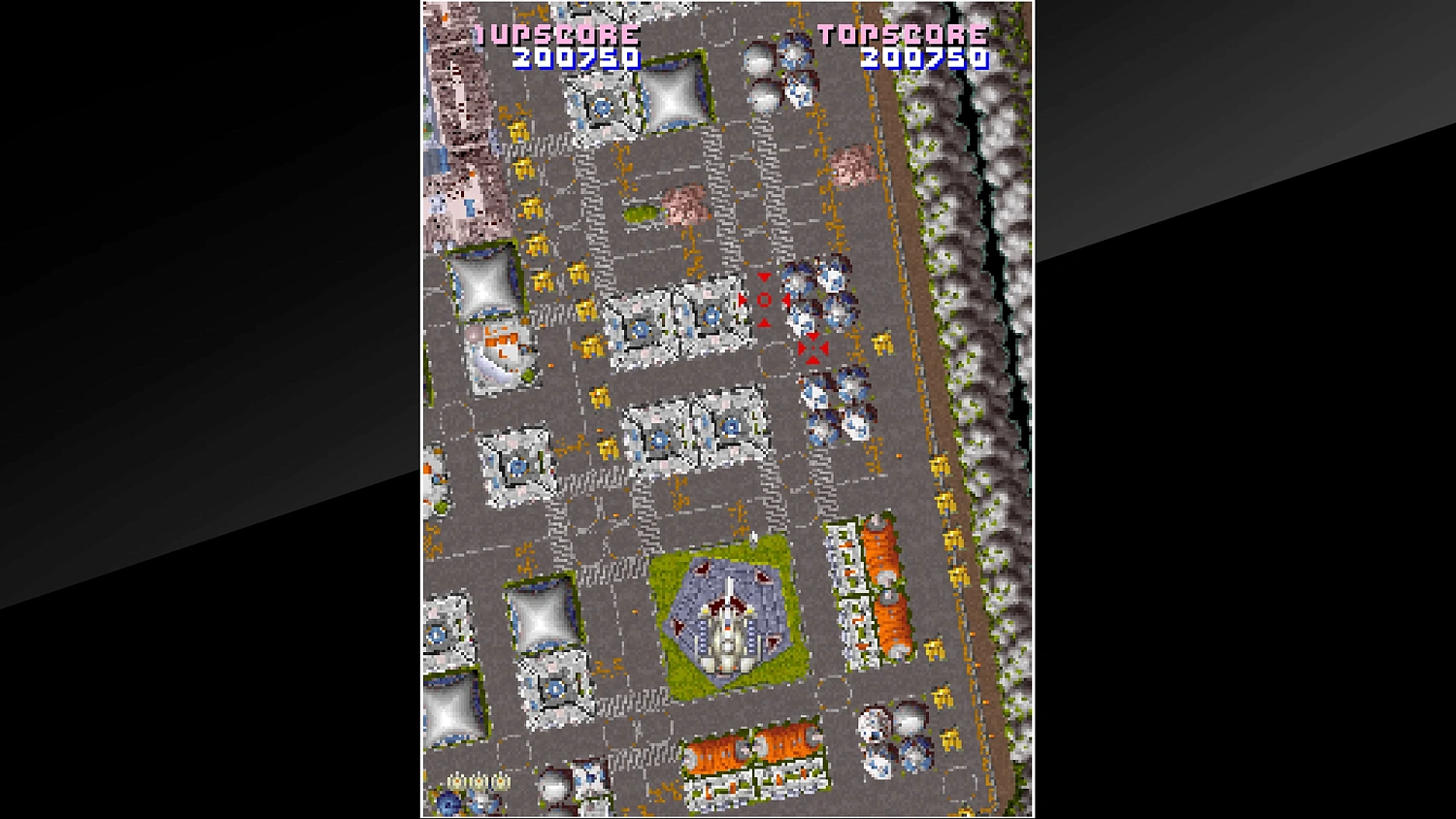Click the upward red arrow below the reticle

763,322
